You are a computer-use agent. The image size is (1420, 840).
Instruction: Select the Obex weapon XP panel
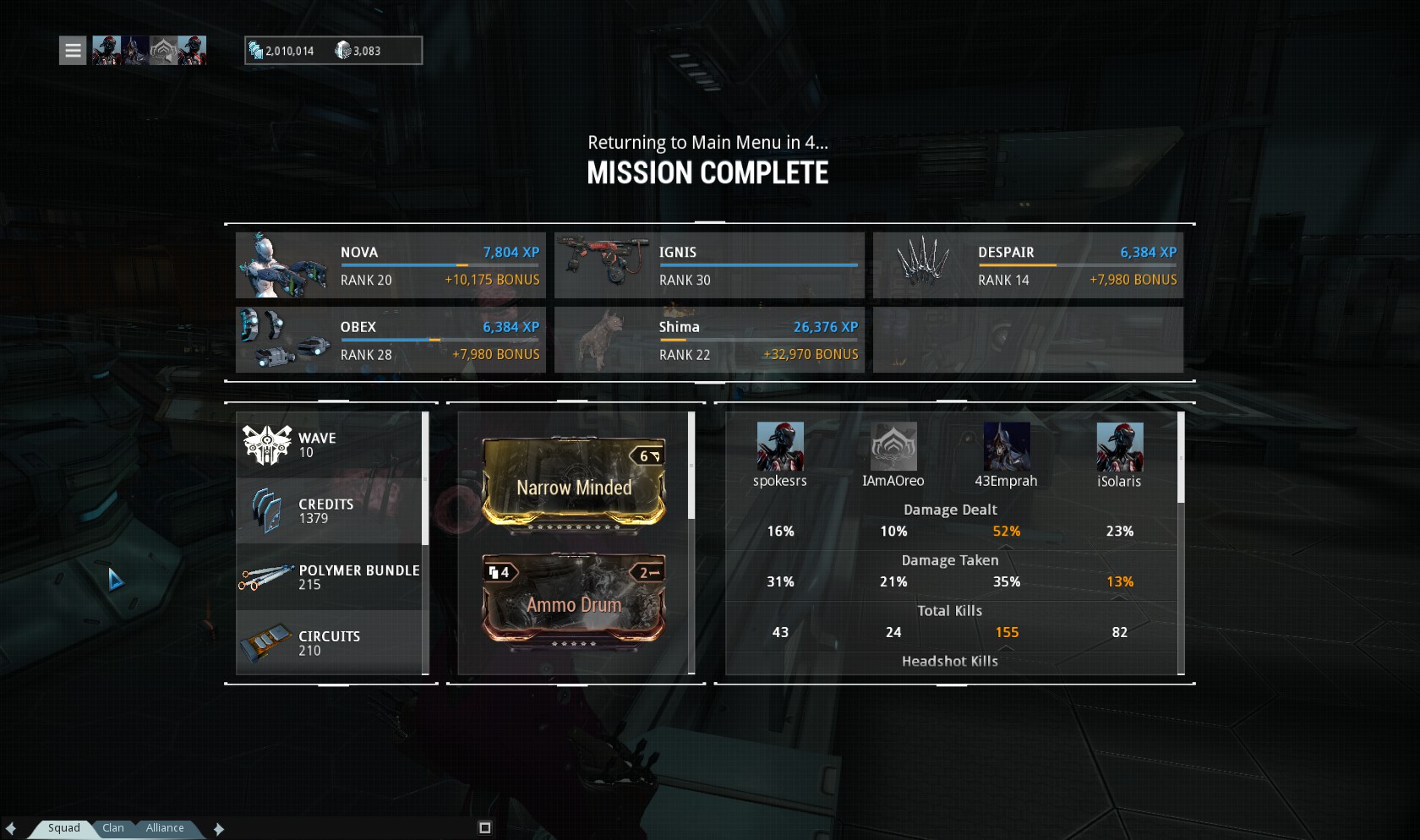click(390, 340)
